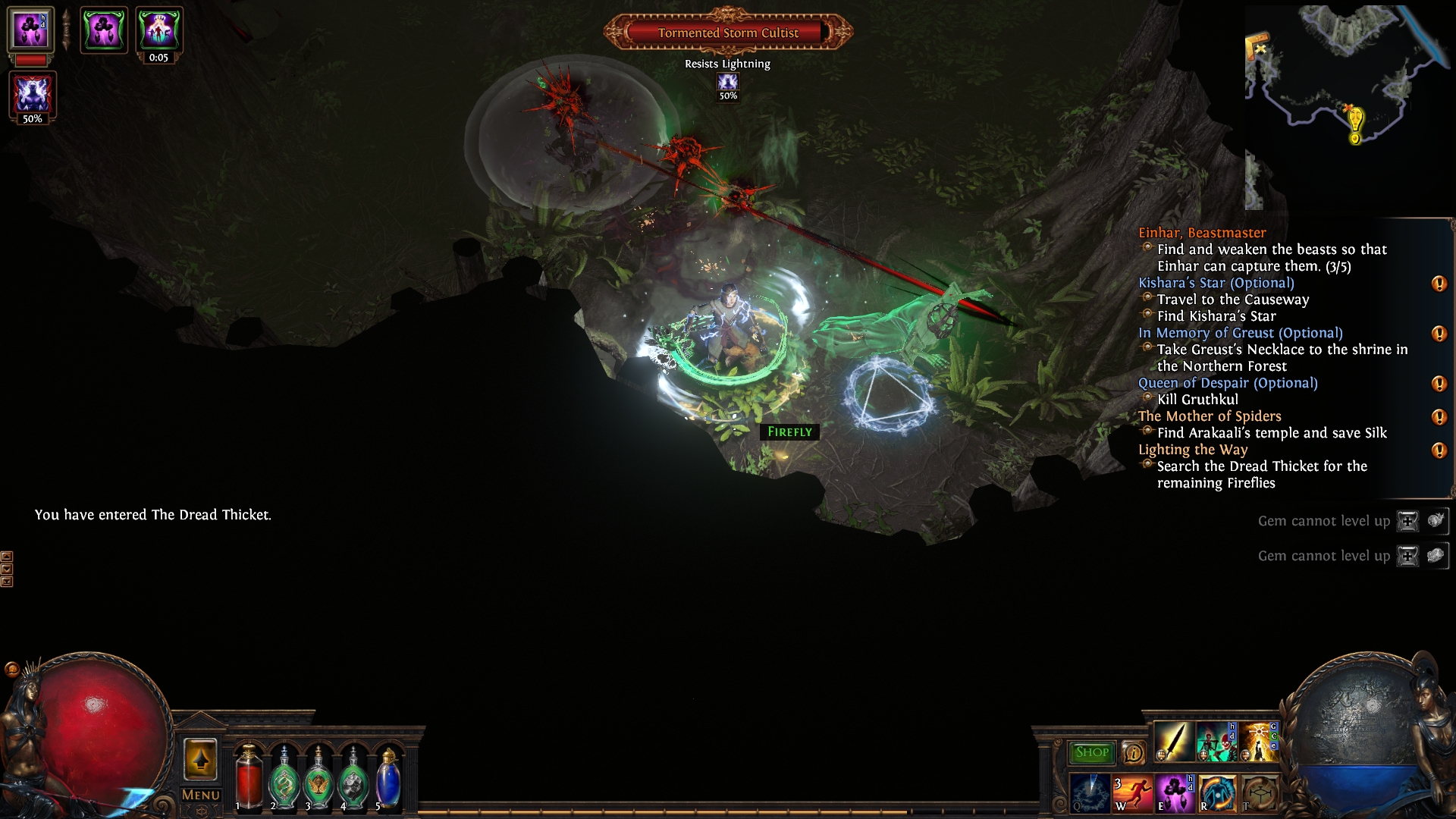Select the golden lightning figure skill
The height and width of the screenshot is (819, 1456).
click(x=1258, y=742)
